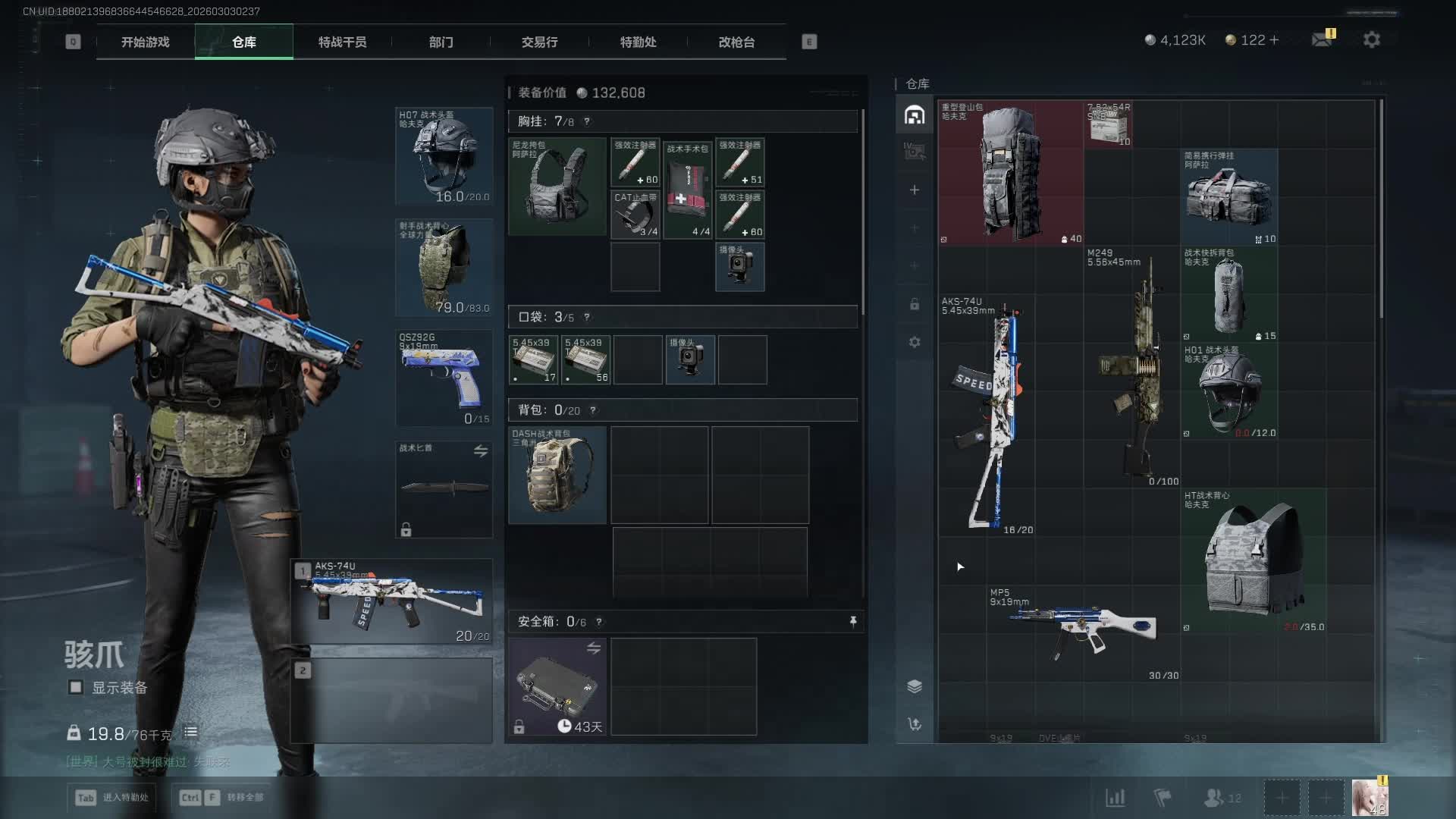Open the 开始游戏 tab
Viewport: 1456px width, 819px height.
pyautogui.click(x=145, y=42)
